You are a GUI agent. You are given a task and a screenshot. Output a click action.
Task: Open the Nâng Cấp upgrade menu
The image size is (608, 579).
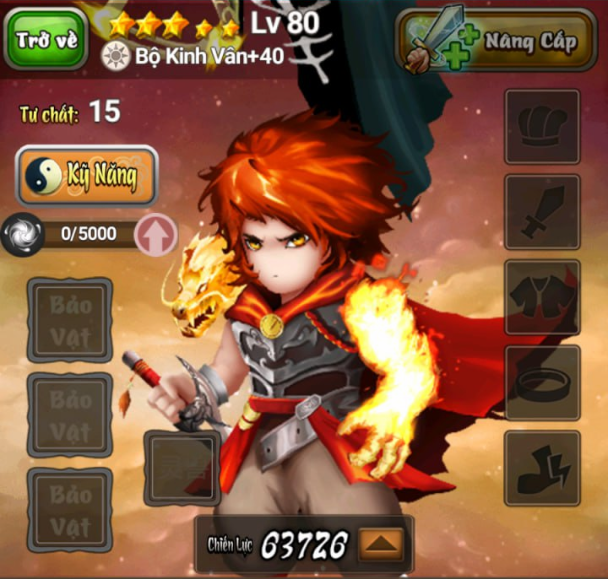(496, 41)
